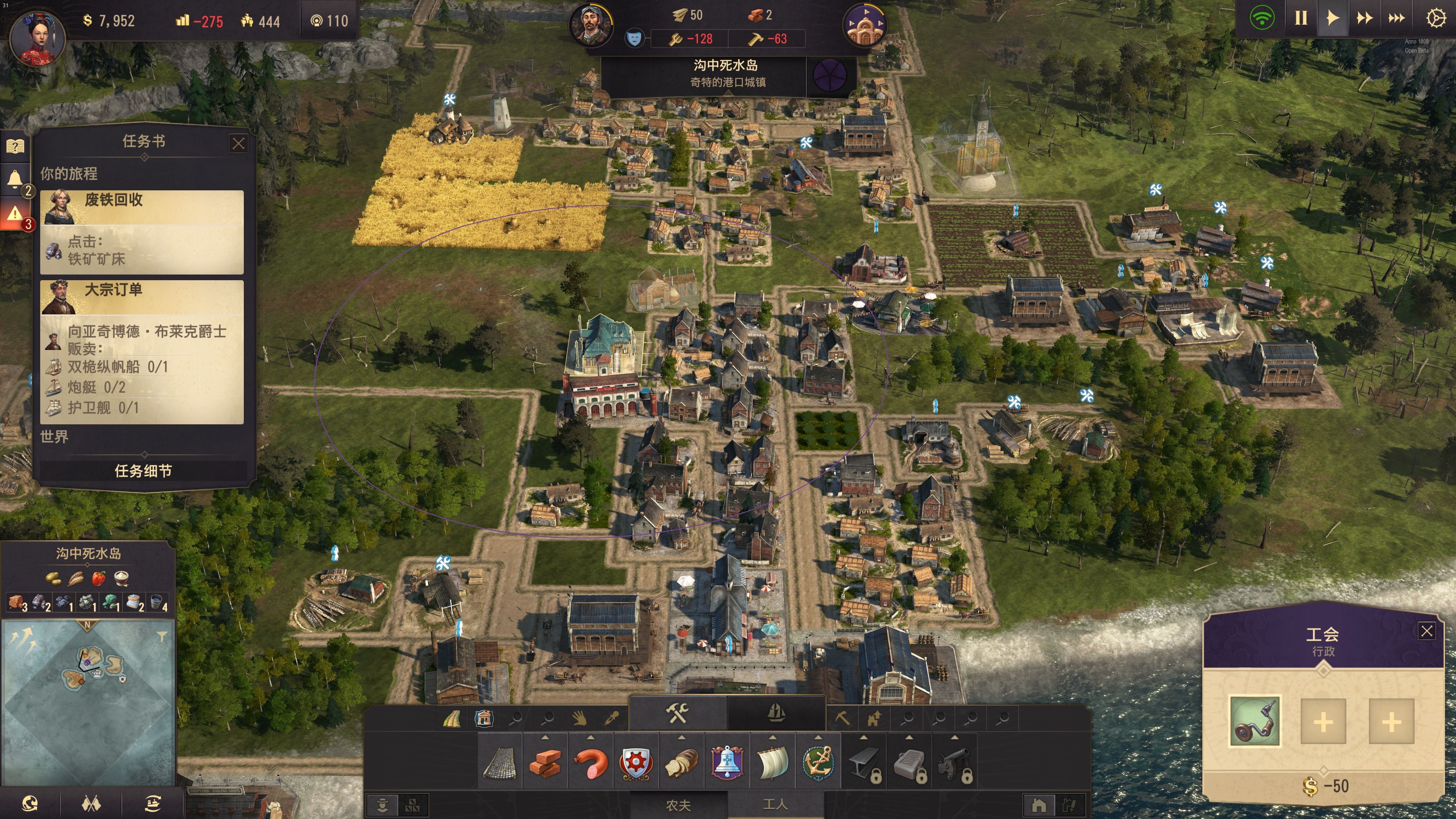Select the sails production category

(x=773, y=764)
